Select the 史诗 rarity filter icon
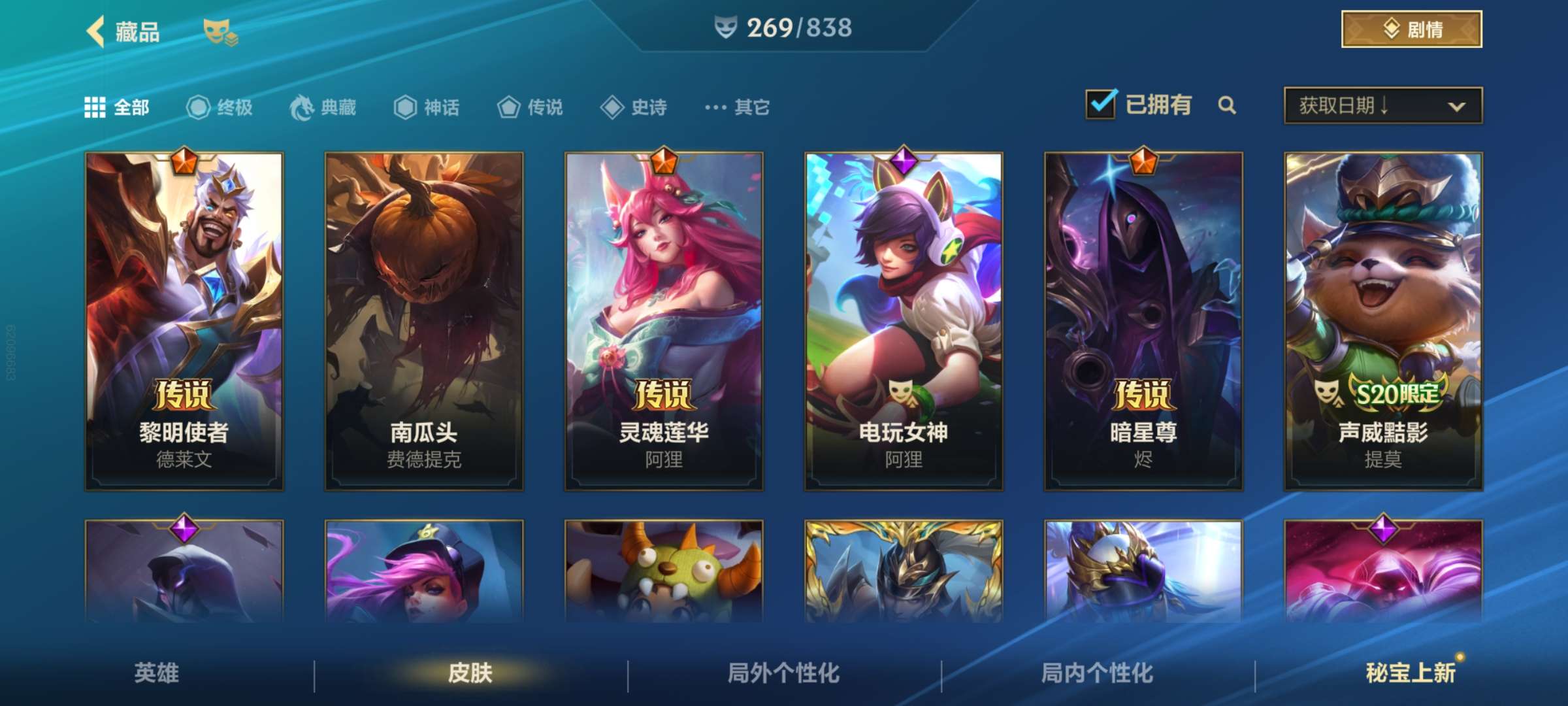The width and height of the screenshot is (1568, 706). pyautogui.click(x=613, y=108)
